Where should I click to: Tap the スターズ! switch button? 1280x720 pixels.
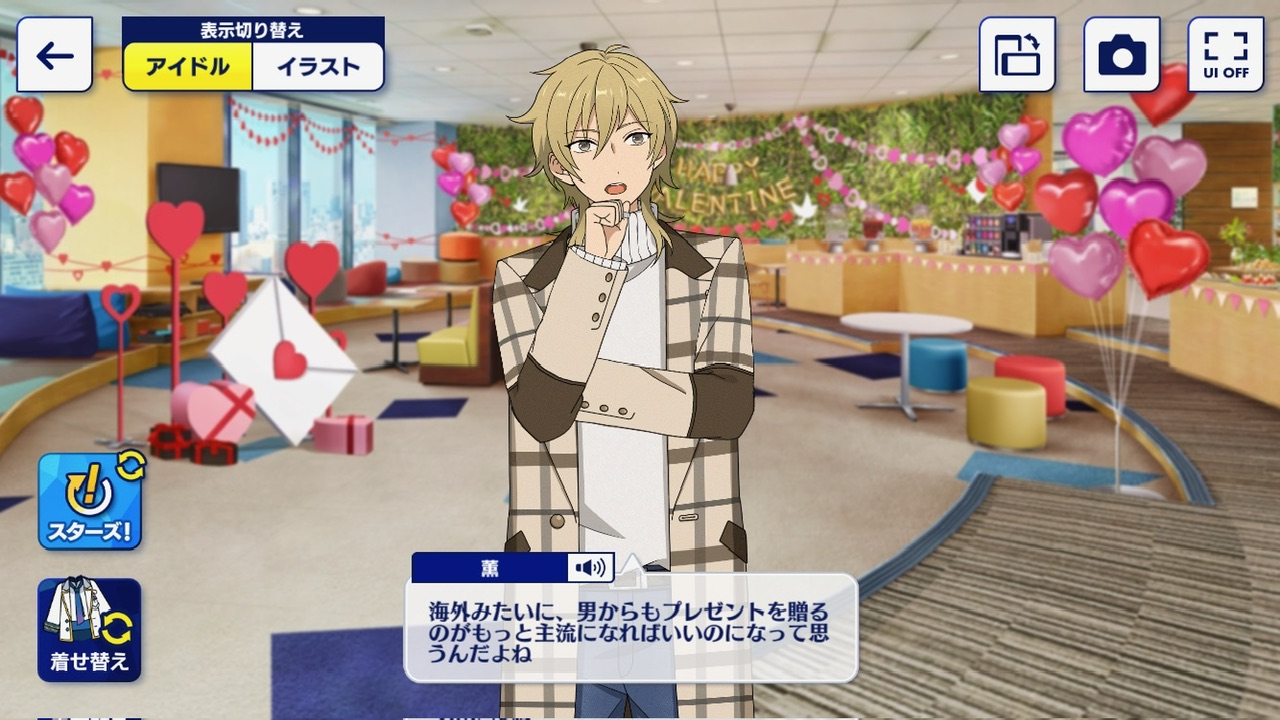pos(90,501)
